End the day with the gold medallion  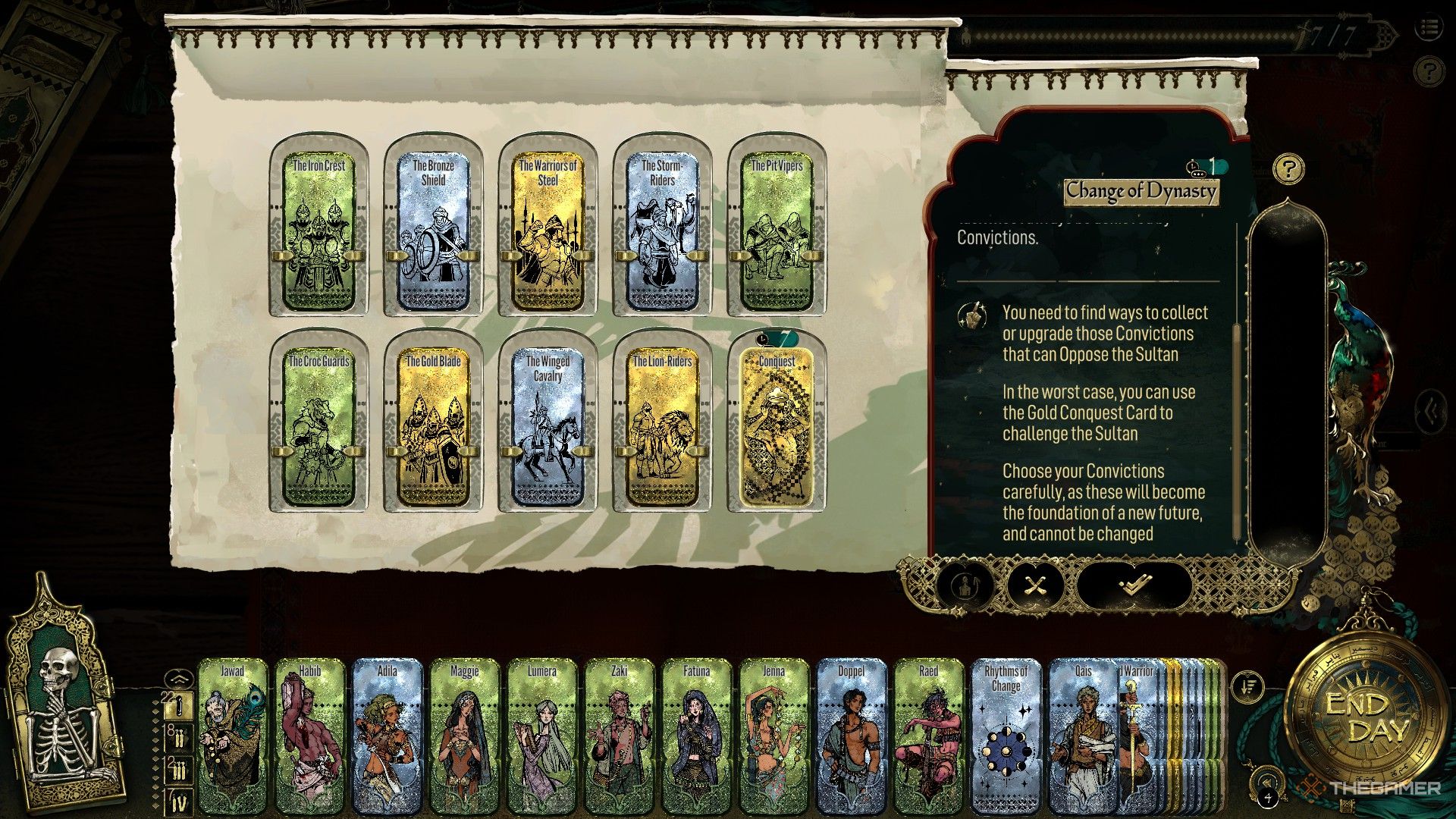click(x=1367, y=717)
